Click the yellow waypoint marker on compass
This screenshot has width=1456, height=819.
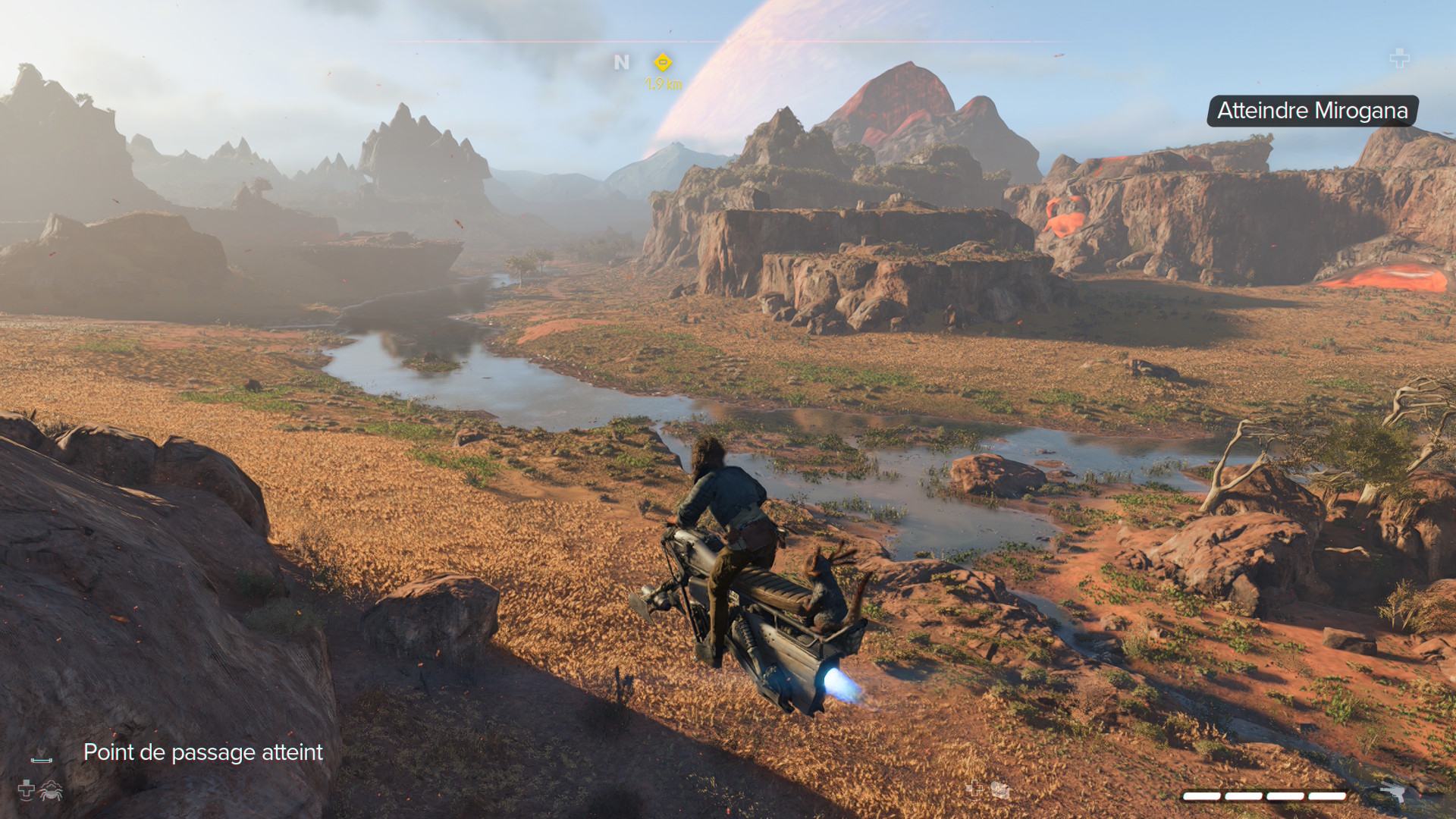[x=663, y=61]
